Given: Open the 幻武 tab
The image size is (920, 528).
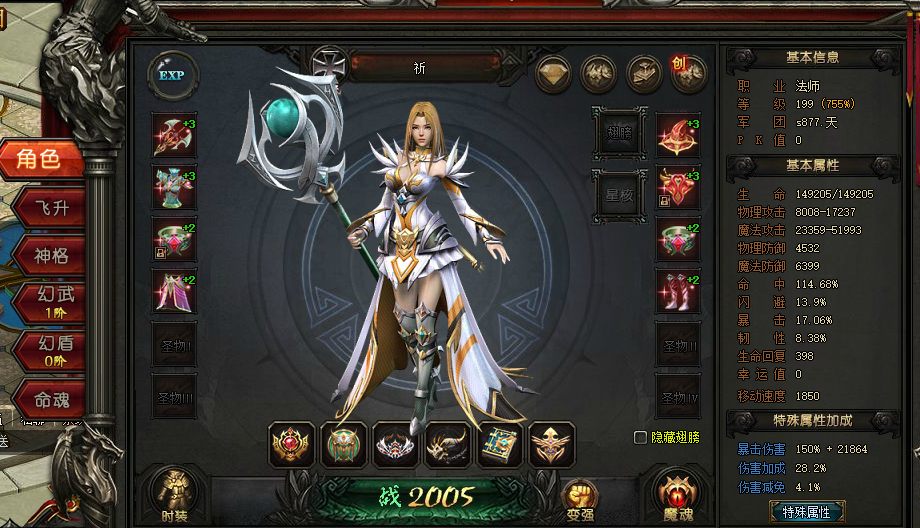Looking at the screenshot, I should click(x=50, y=301).
